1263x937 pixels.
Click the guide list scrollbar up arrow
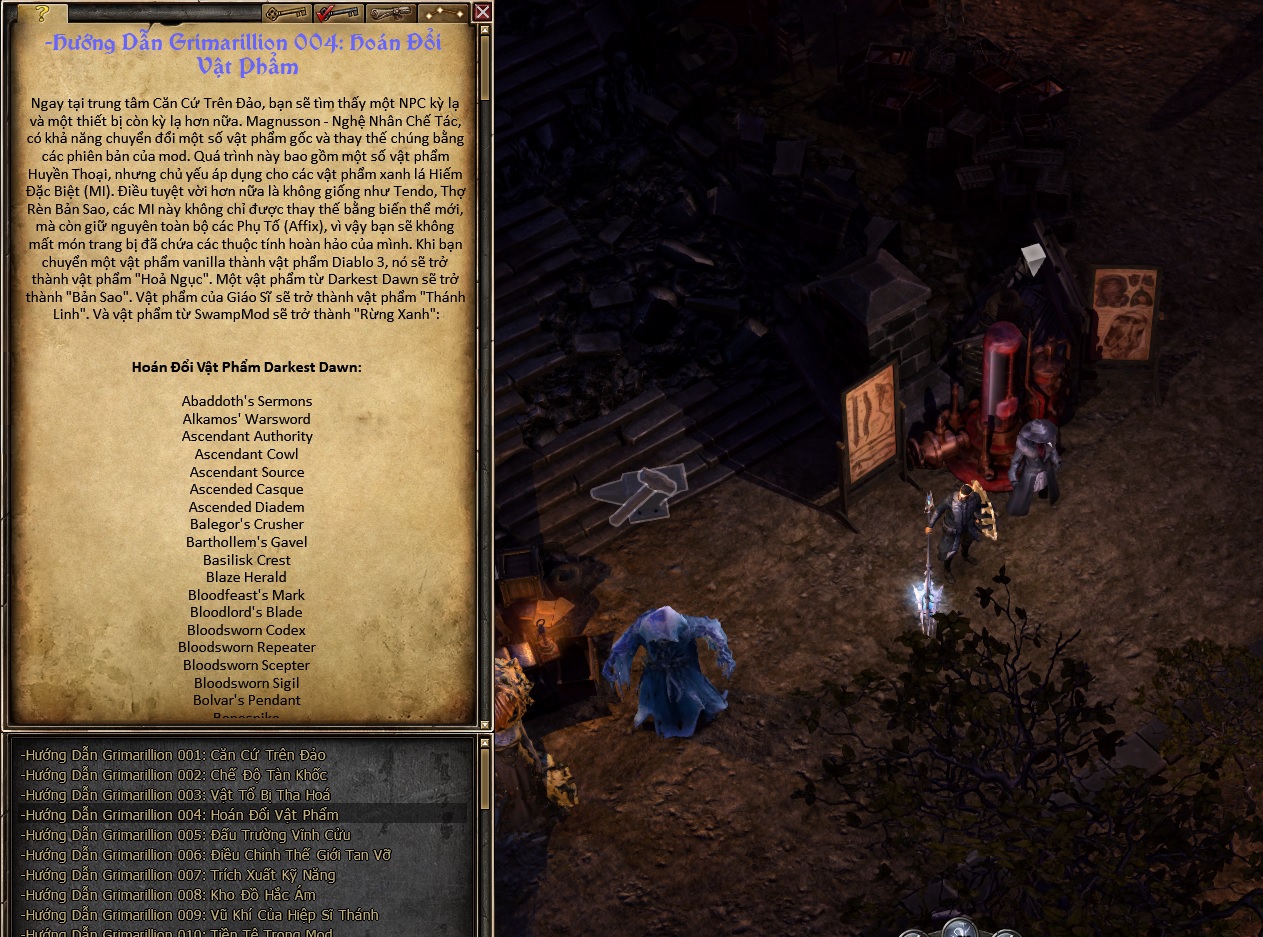485,741
